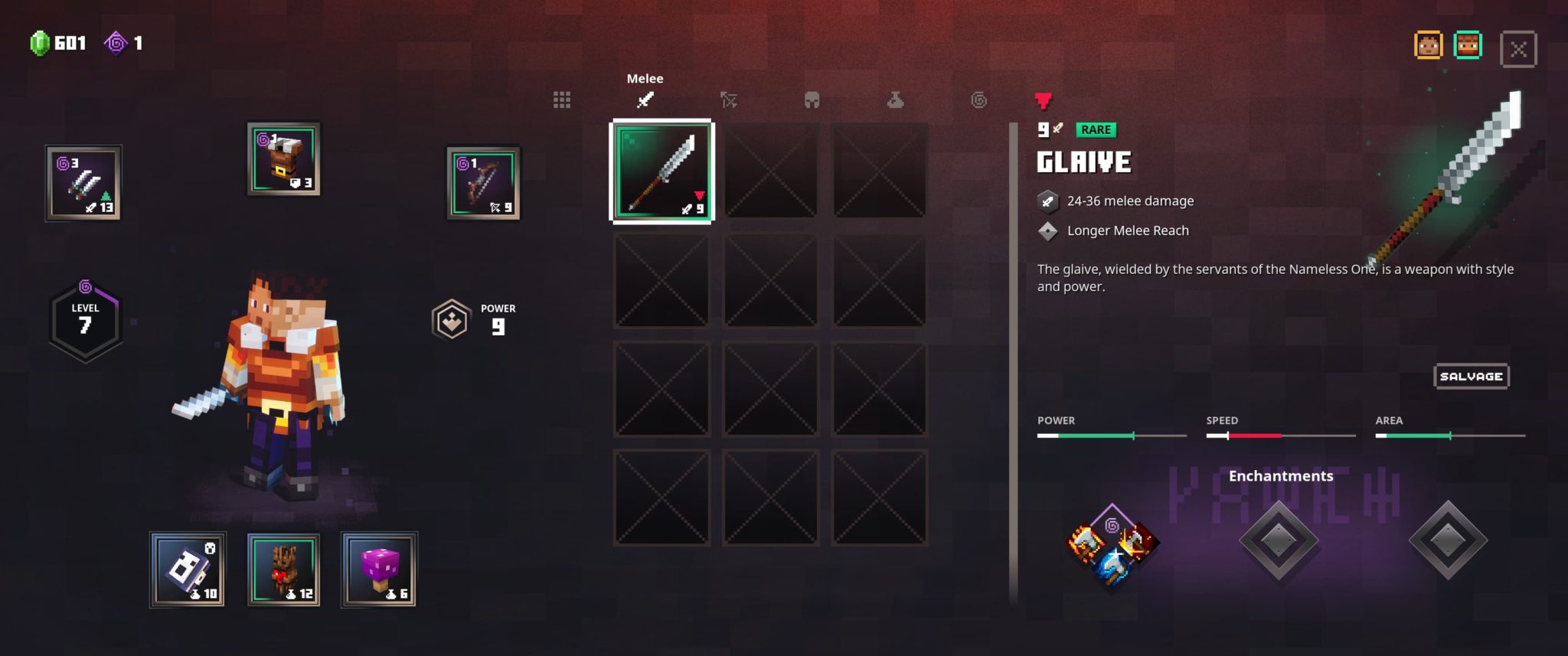Click the Power shield emblem icon
1568x656 pixels.
[452, 318]
